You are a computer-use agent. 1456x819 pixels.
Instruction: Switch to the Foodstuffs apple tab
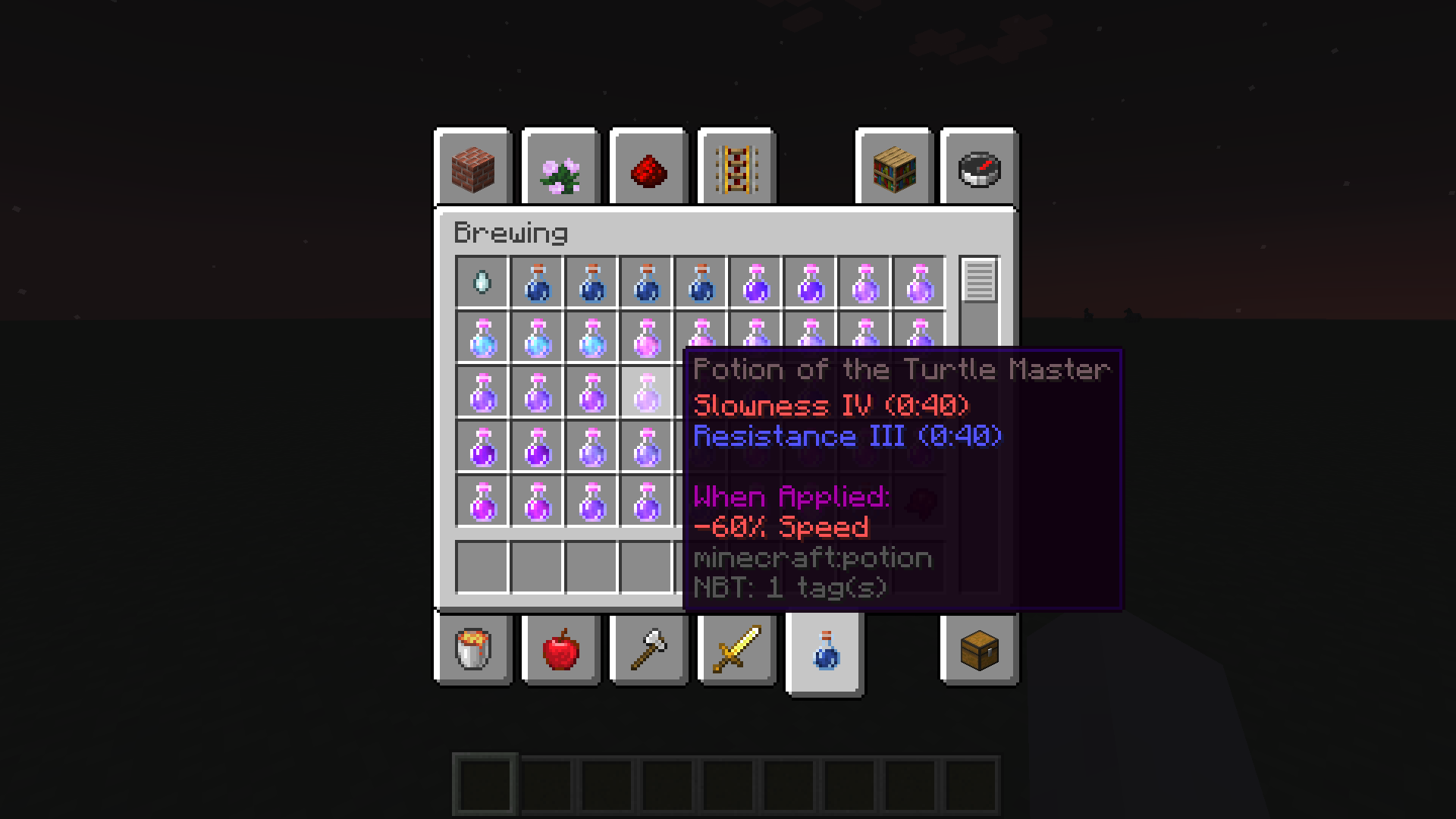point(560,651)
